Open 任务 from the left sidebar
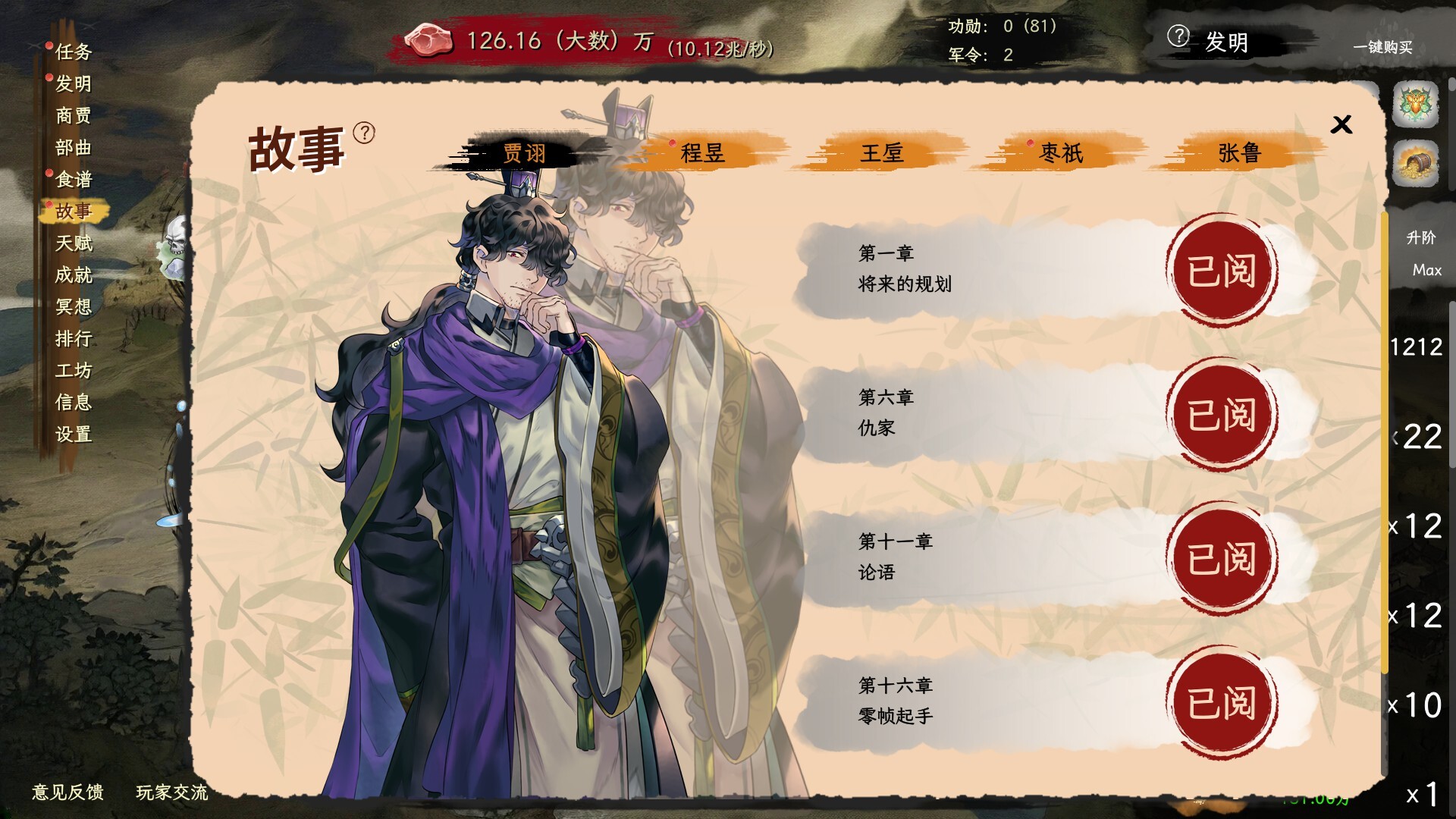This screenshot has width=1456, height=819. [74, 52]
